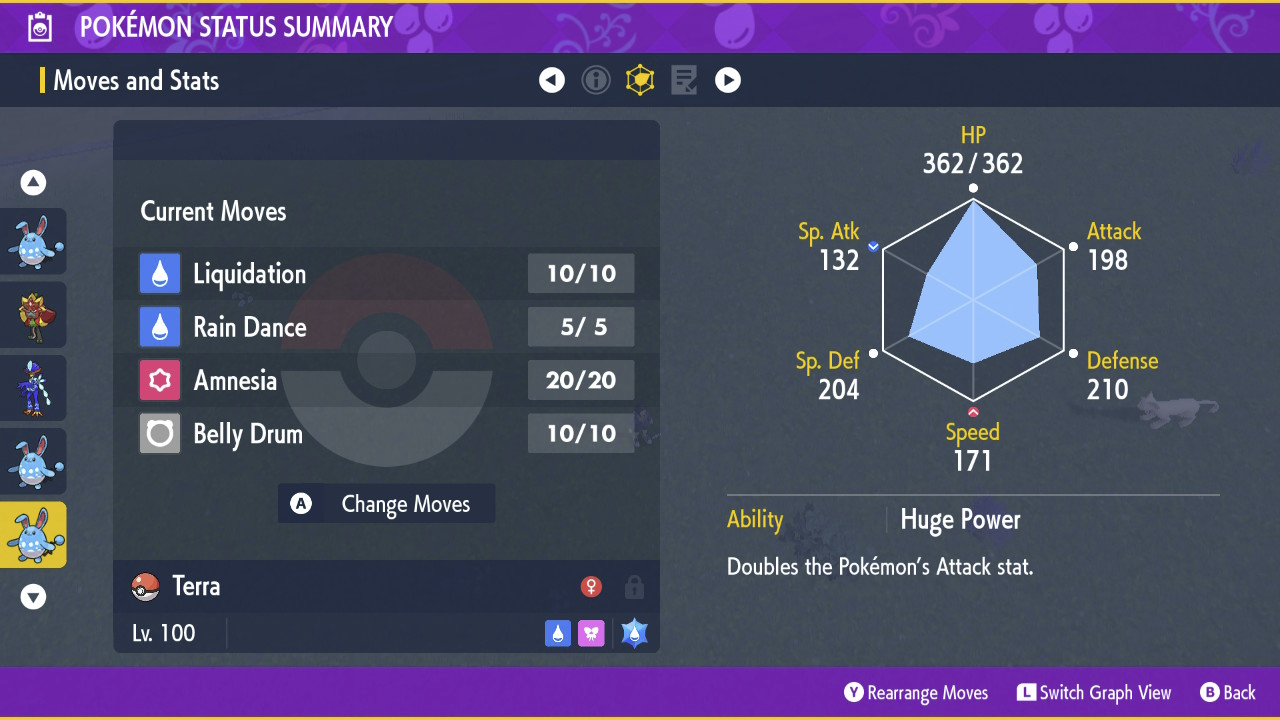Select the yellow hexagon stats tab
The width and height of the screenshot is (1280, 720).
[640, 80]
